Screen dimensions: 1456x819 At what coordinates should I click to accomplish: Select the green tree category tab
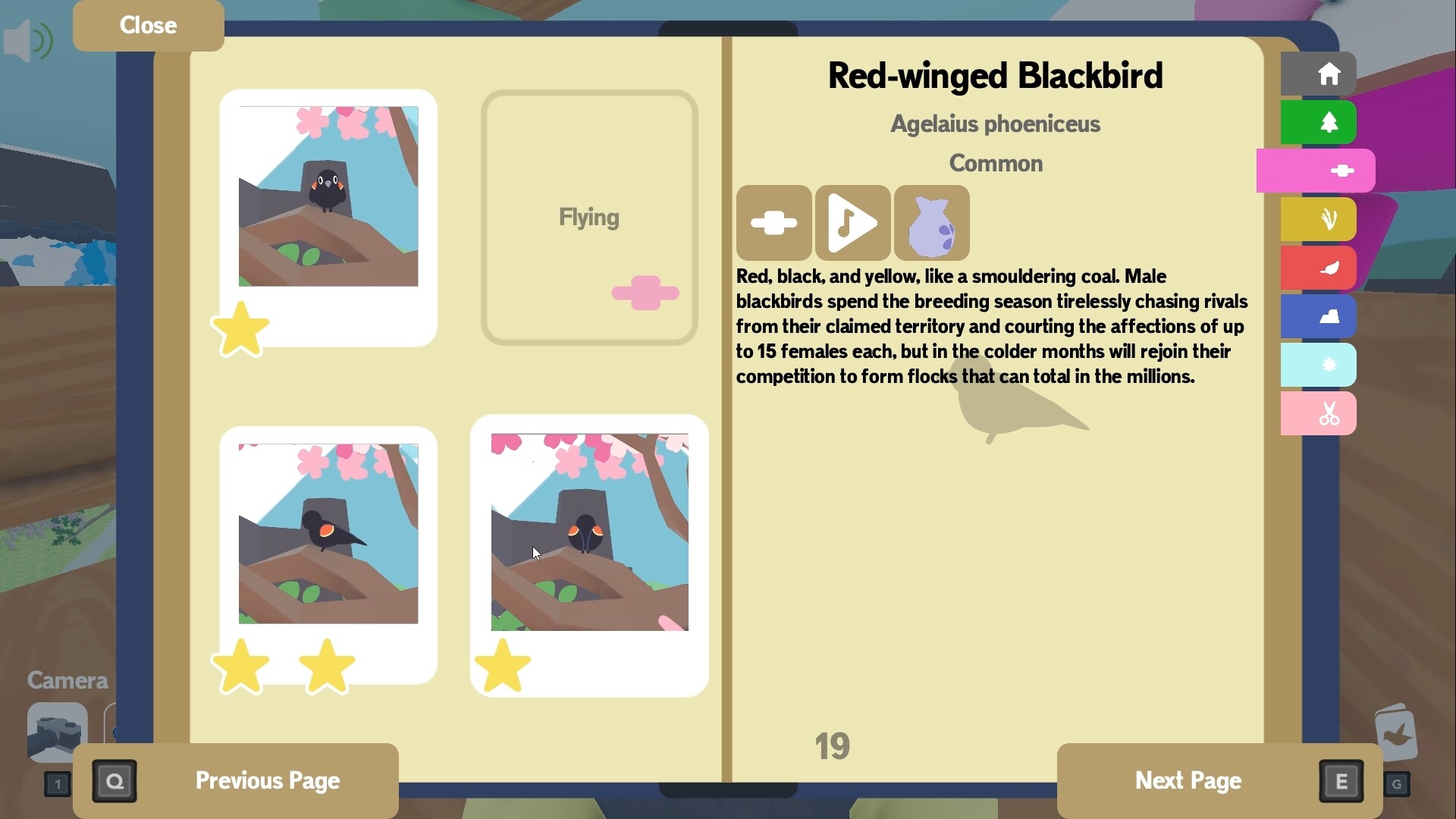[x=1318, y=122]
